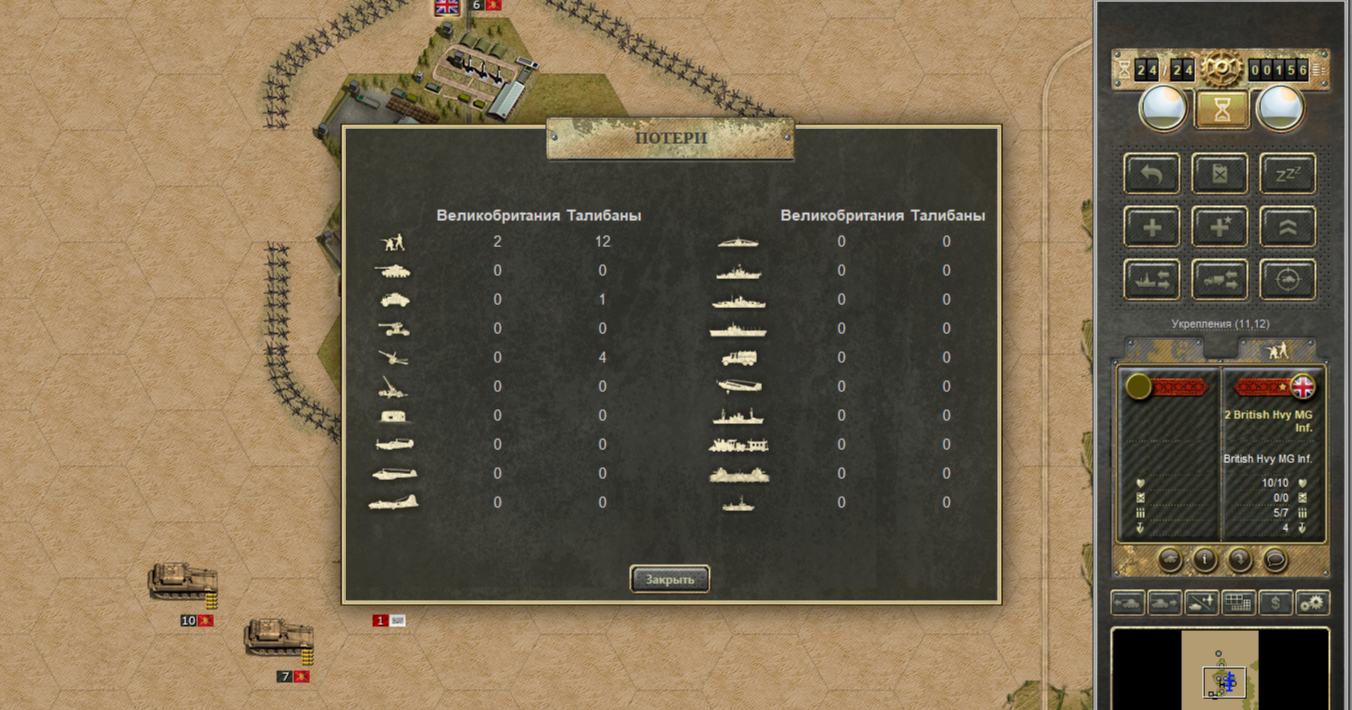Reinforce the unit with the plus button
The width and height of the screenshot is (1352, 710).
1152,227
